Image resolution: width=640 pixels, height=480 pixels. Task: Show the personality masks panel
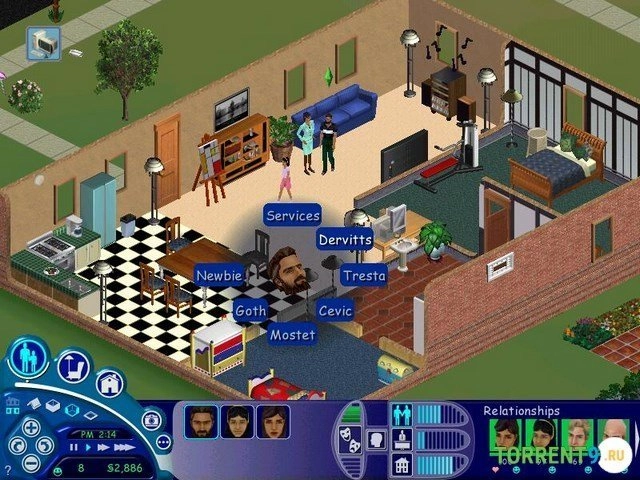(x=352, y=435)
